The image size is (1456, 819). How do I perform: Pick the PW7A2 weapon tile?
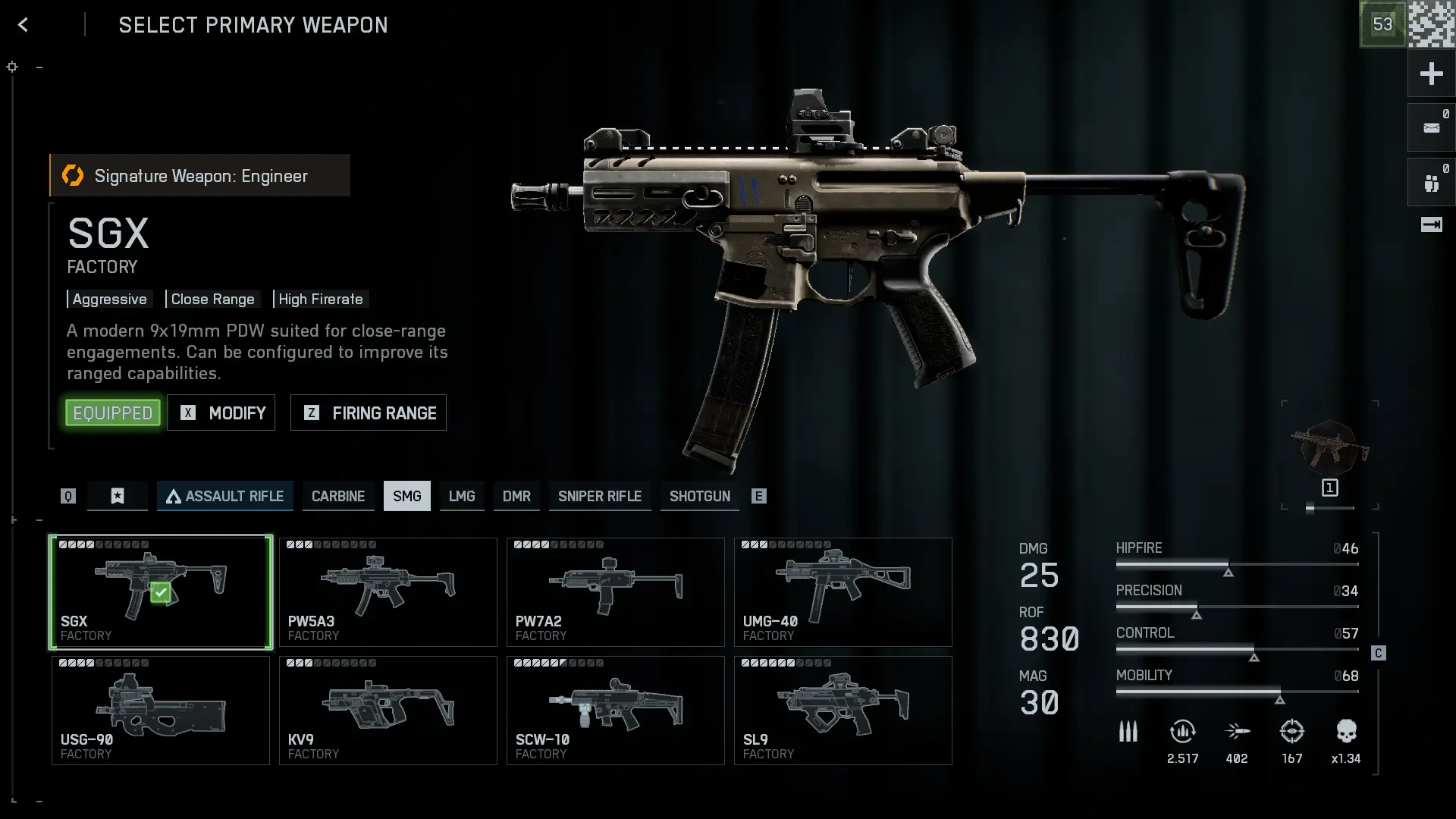pyautogui.click(x=616, y=592)
